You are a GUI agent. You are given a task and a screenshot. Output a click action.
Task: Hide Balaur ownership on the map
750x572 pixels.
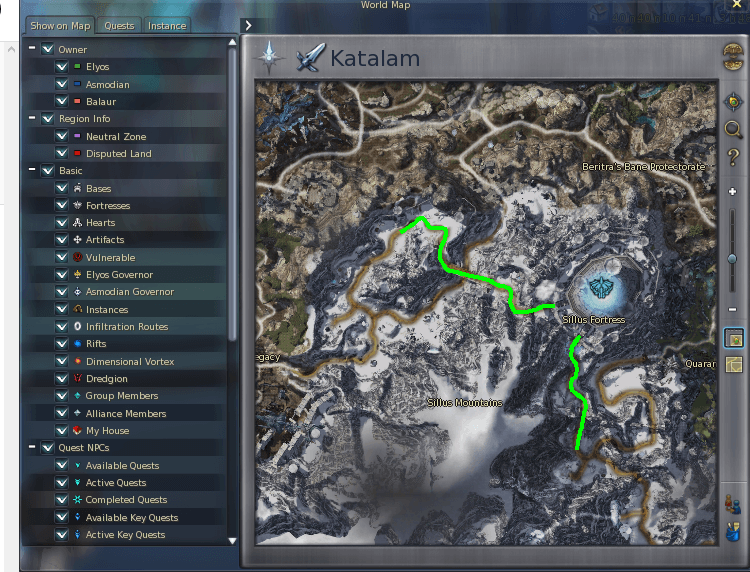pyautogui.click(x=62, y=101)
